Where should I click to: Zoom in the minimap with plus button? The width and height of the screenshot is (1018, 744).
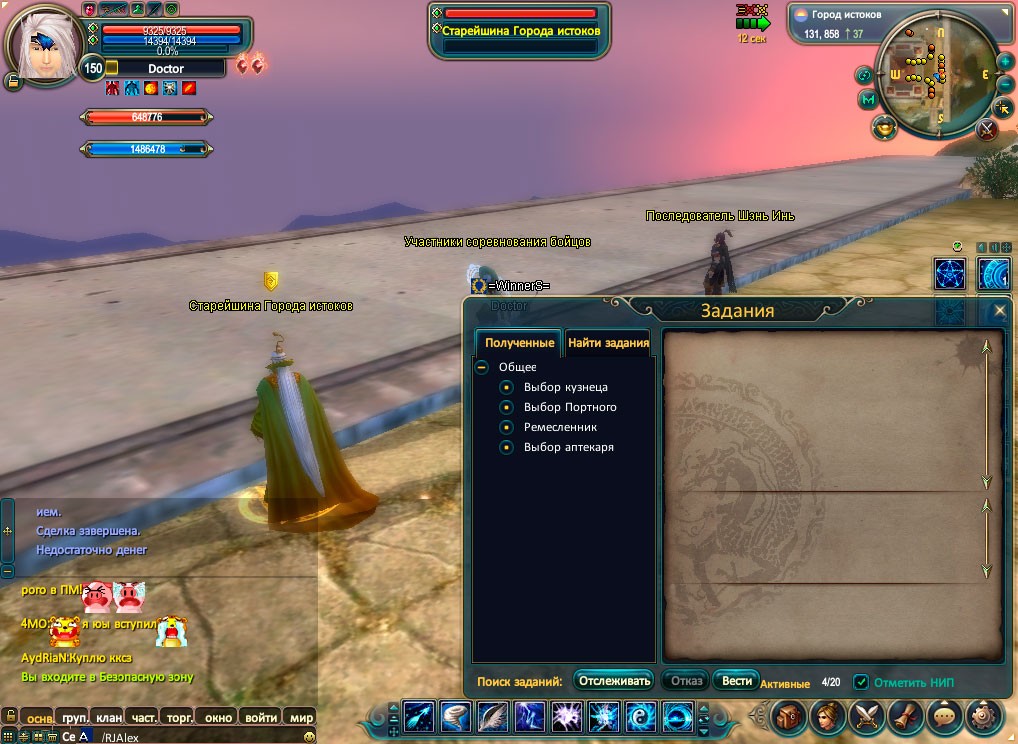1004,61
